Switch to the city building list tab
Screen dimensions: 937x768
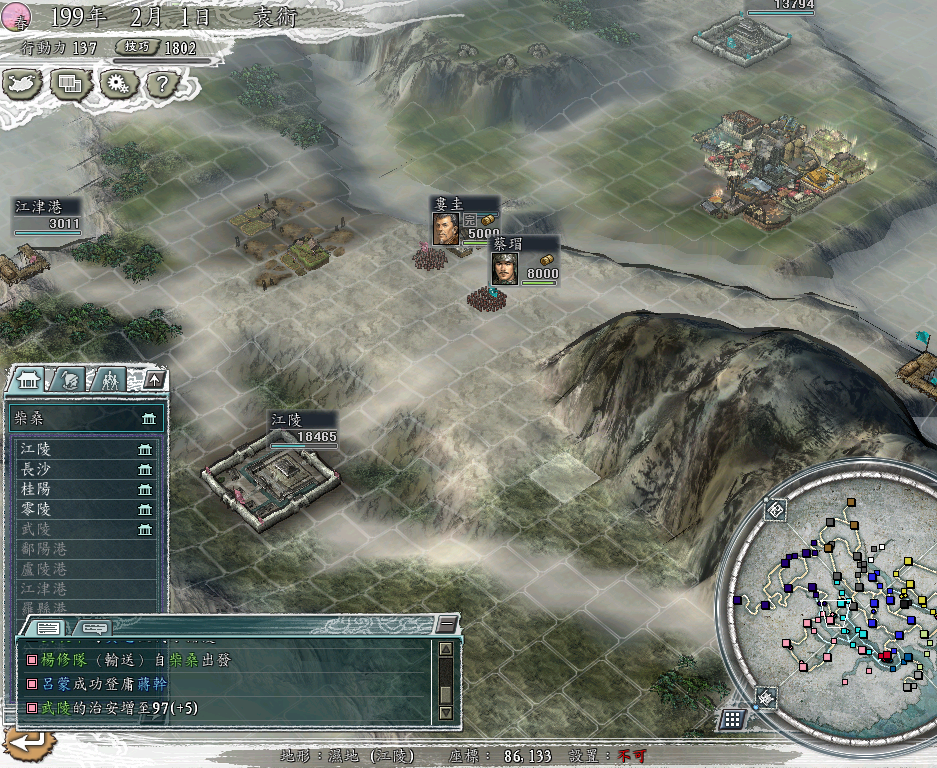pos(27,380)
